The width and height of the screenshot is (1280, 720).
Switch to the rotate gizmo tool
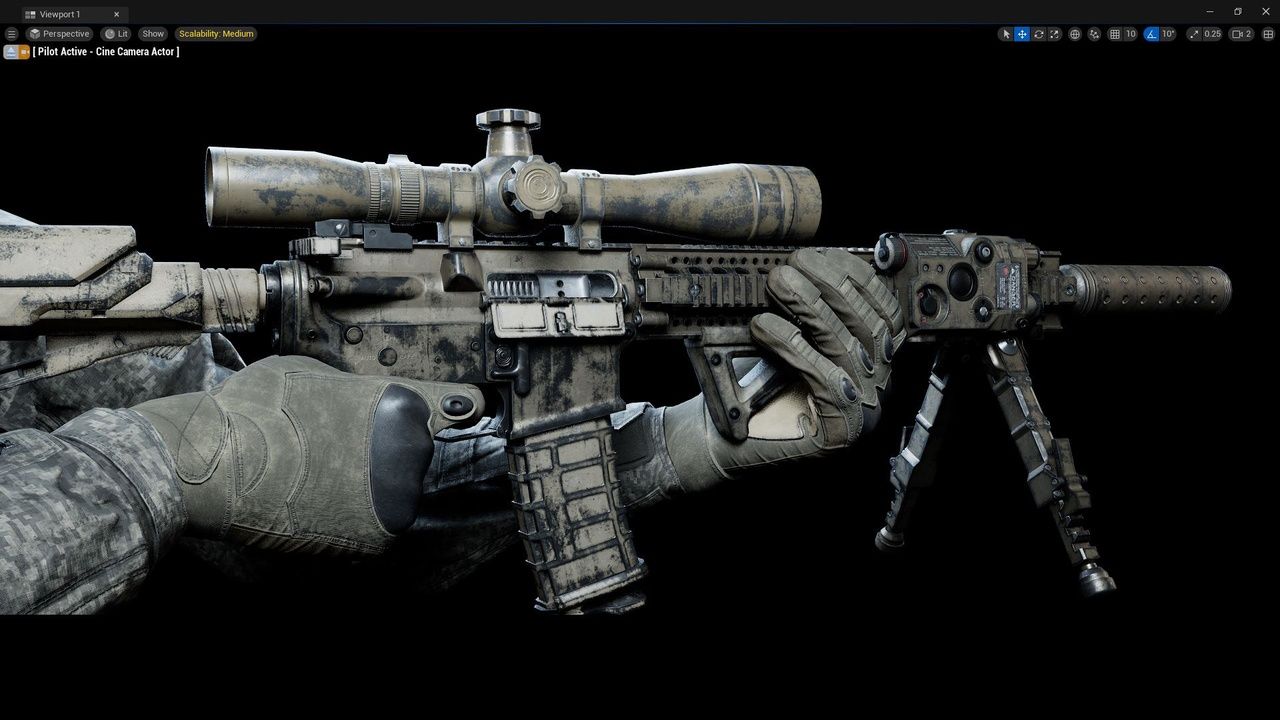(x=1039, y=34)
